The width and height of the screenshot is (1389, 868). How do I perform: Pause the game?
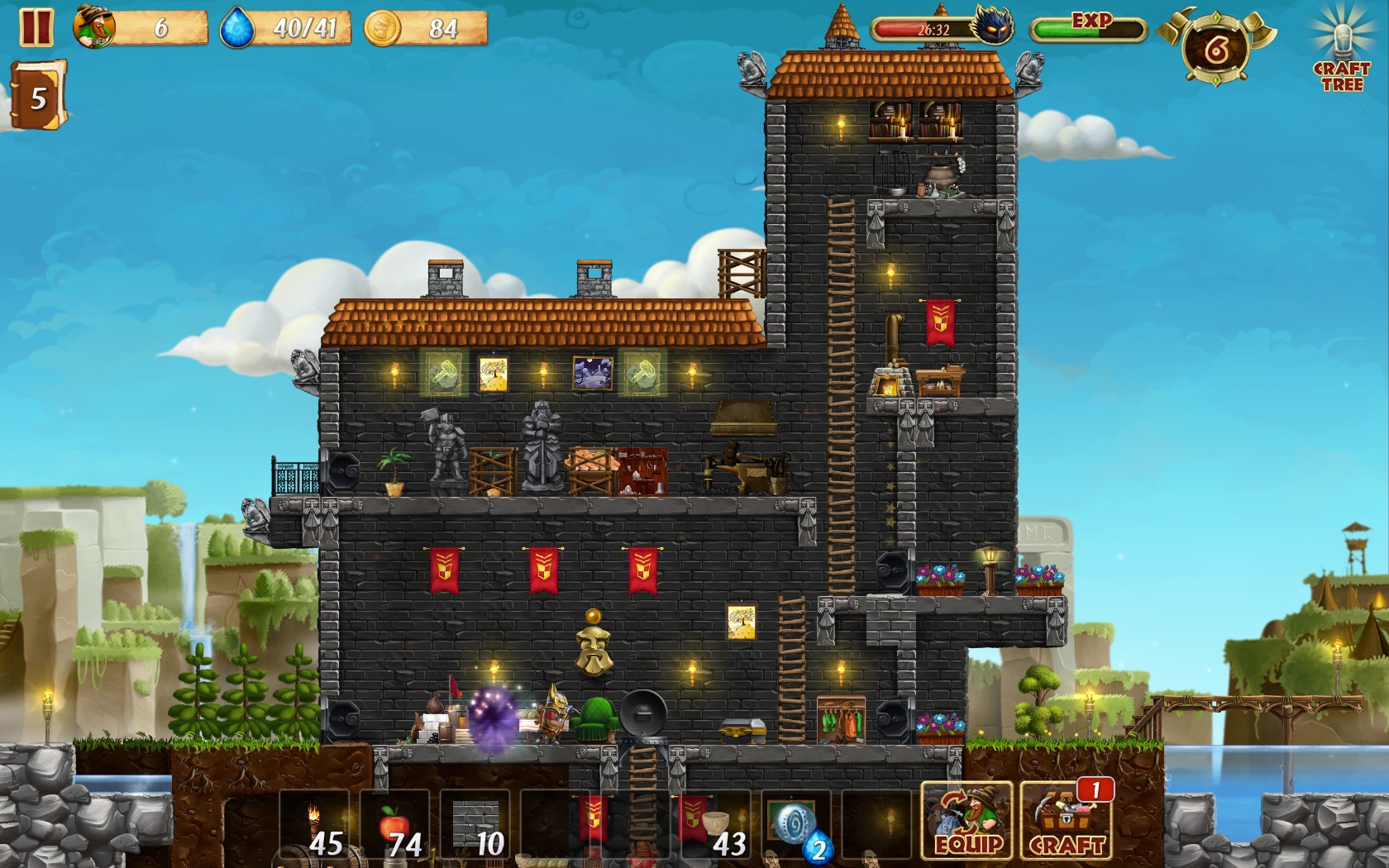pyautogui.click(x=36, y=27)
